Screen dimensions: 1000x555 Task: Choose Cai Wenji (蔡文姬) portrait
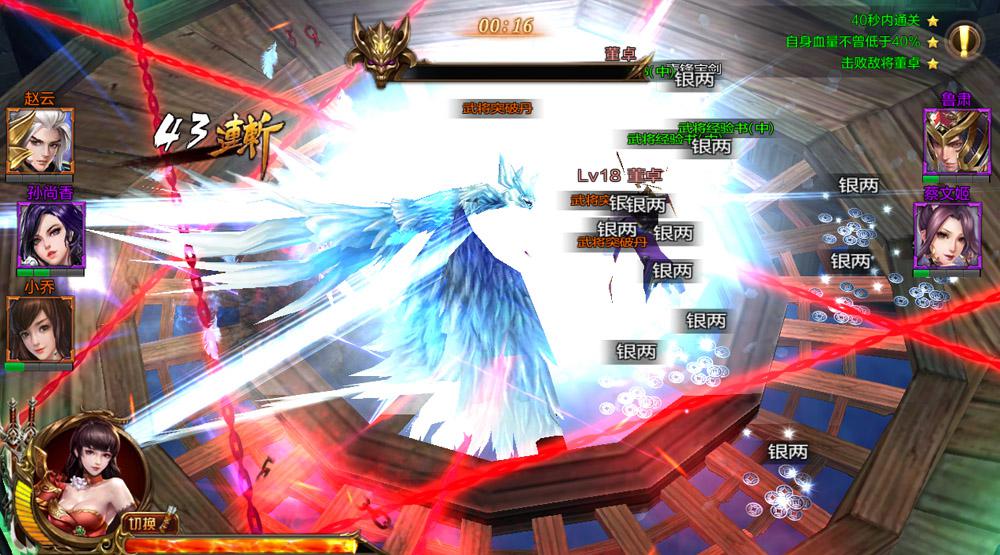tap(945, 235)
